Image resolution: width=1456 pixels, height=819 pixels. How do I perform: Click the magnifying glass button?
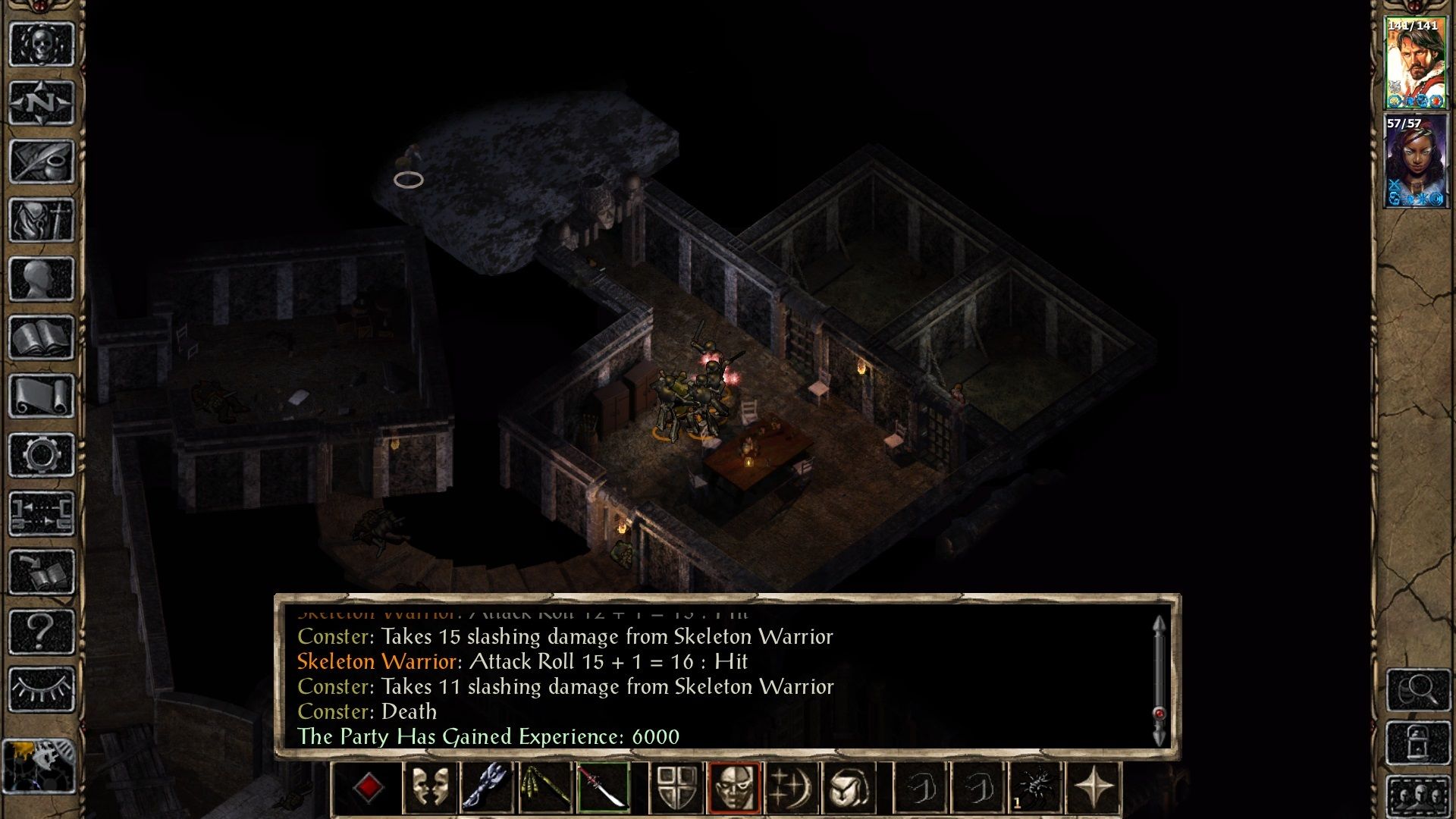tap(1418, 689)
